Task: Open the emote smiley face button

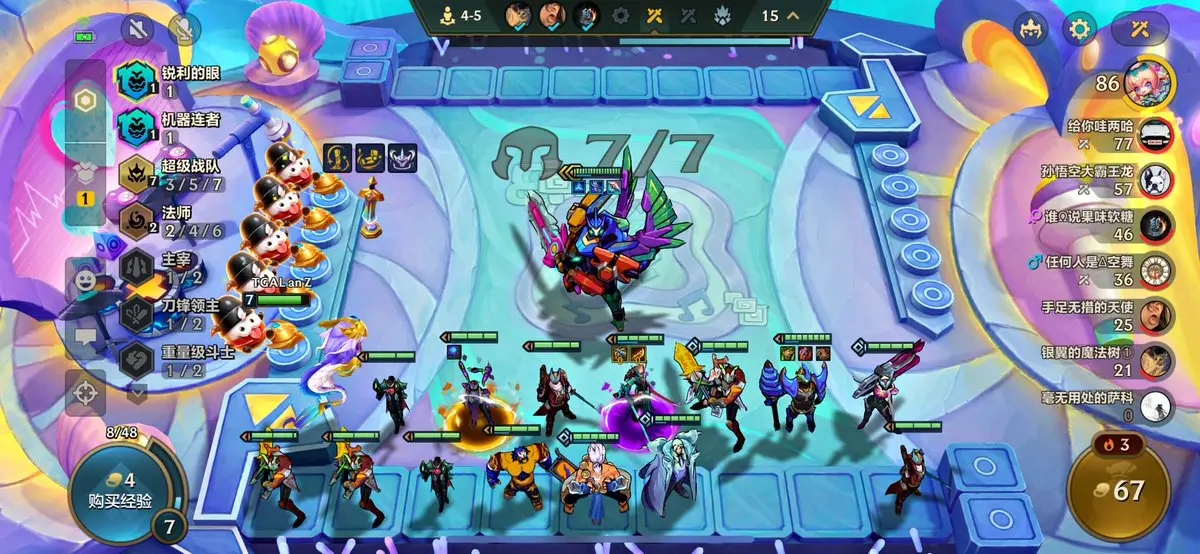Action: coord(86,278)
